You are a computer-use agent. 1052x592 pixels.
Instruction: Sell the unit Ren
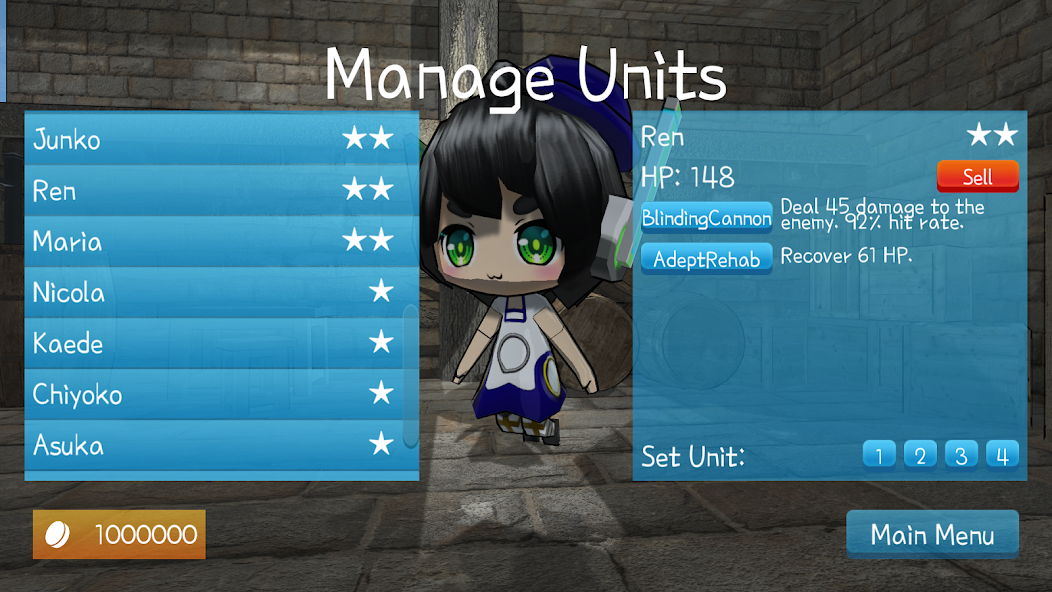(977, 177)
